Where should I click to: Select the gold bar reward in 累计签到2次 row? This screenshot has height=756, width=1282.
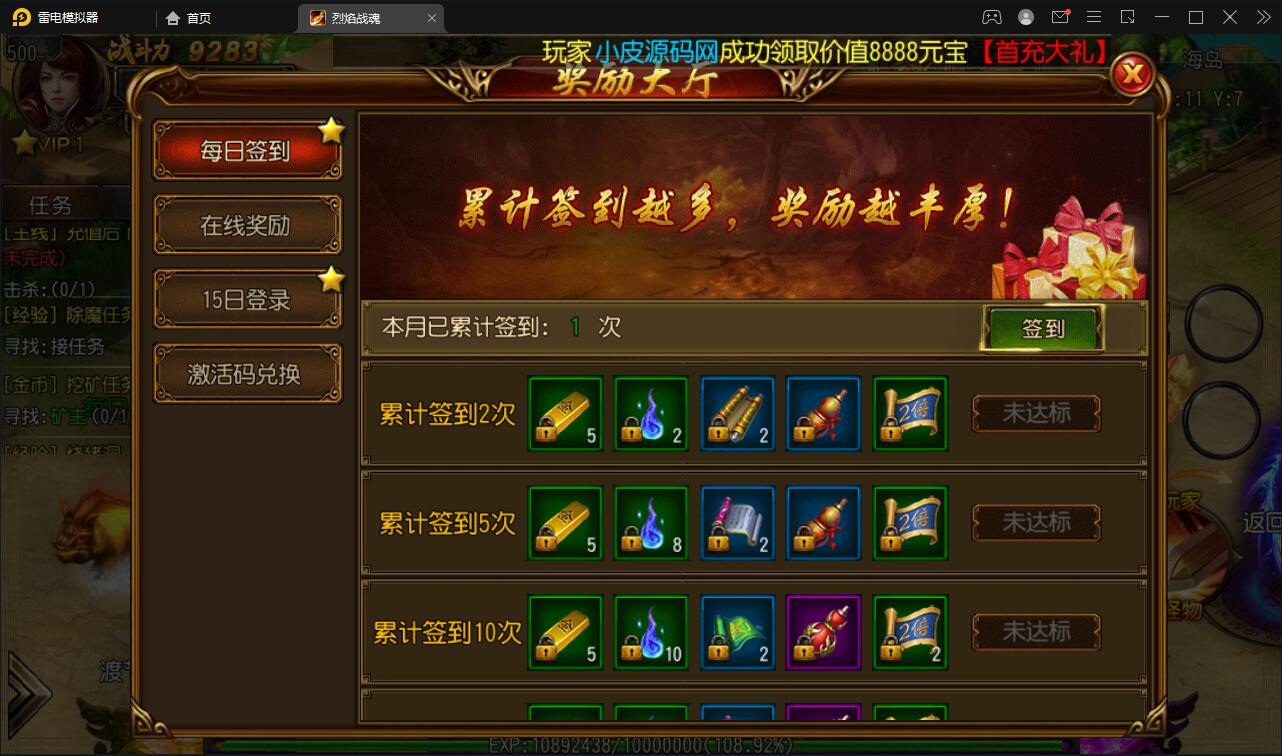point(564,413)
